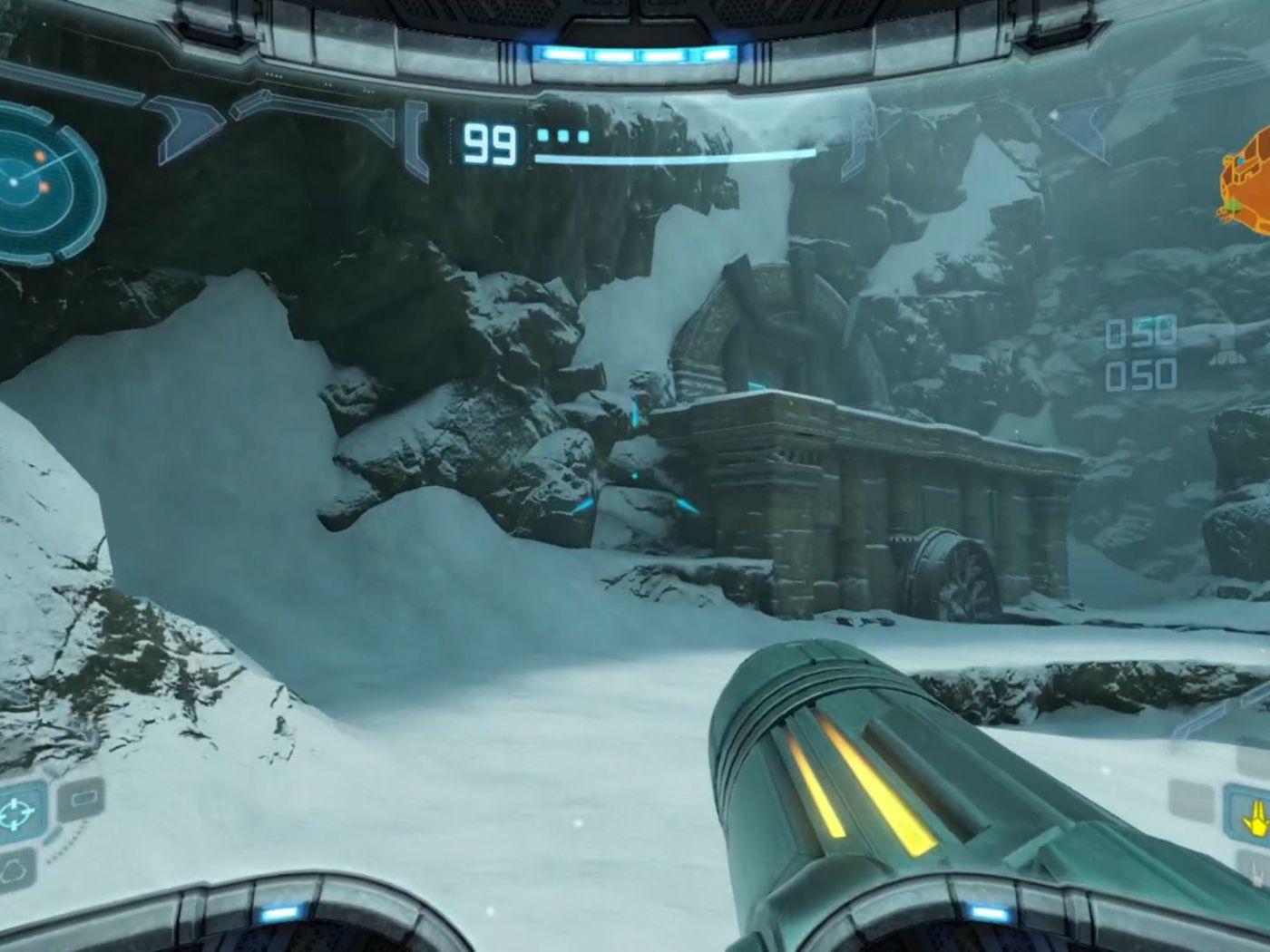The width and height of the screenshot is (1270, 952).
Task: Click the green dot on the mini-map
Action: coord(1234,205)
